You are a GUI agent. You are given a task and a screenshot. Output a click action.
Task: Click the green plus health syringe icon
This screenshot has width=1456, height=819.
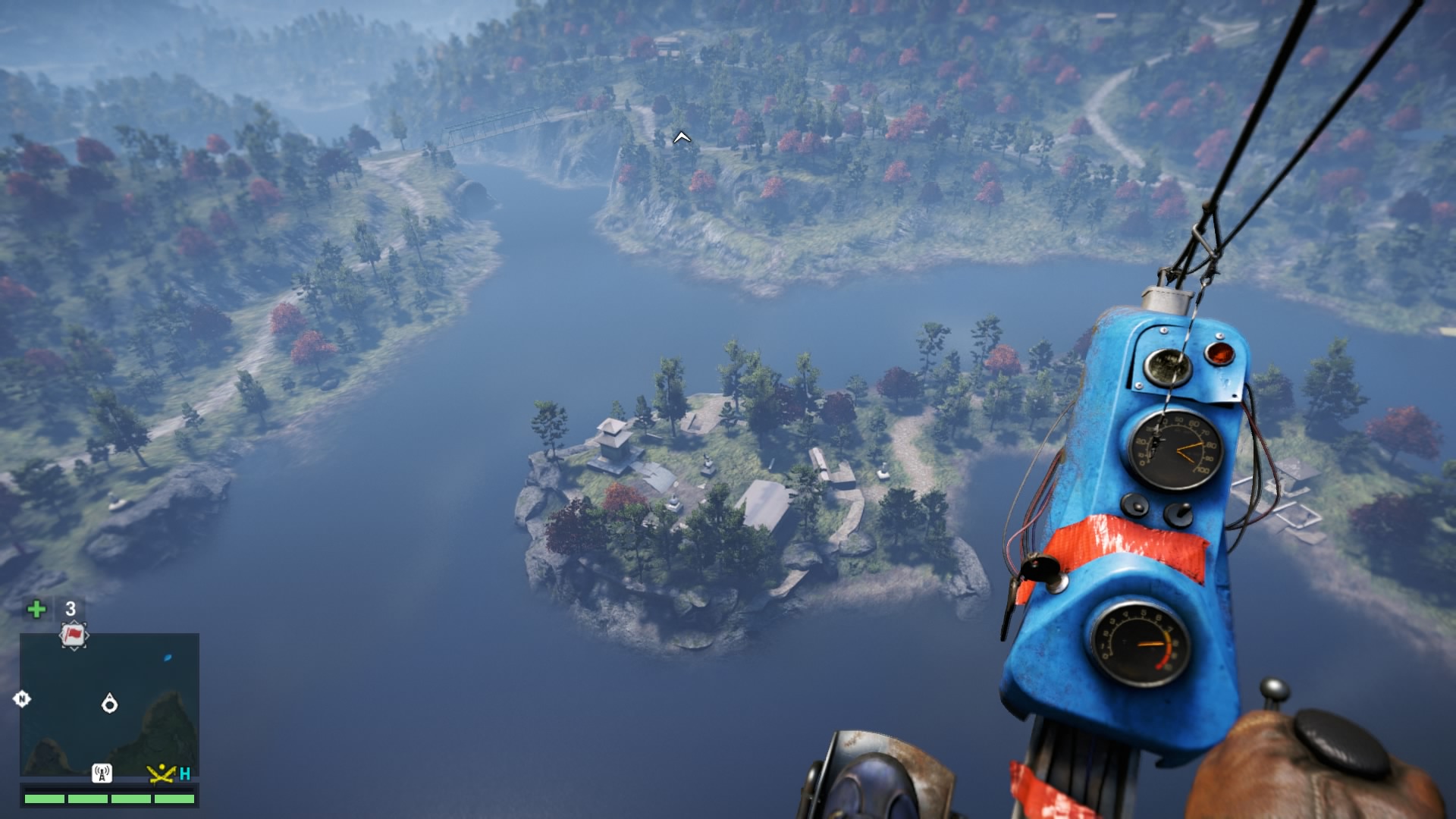(x=36, y=609)
